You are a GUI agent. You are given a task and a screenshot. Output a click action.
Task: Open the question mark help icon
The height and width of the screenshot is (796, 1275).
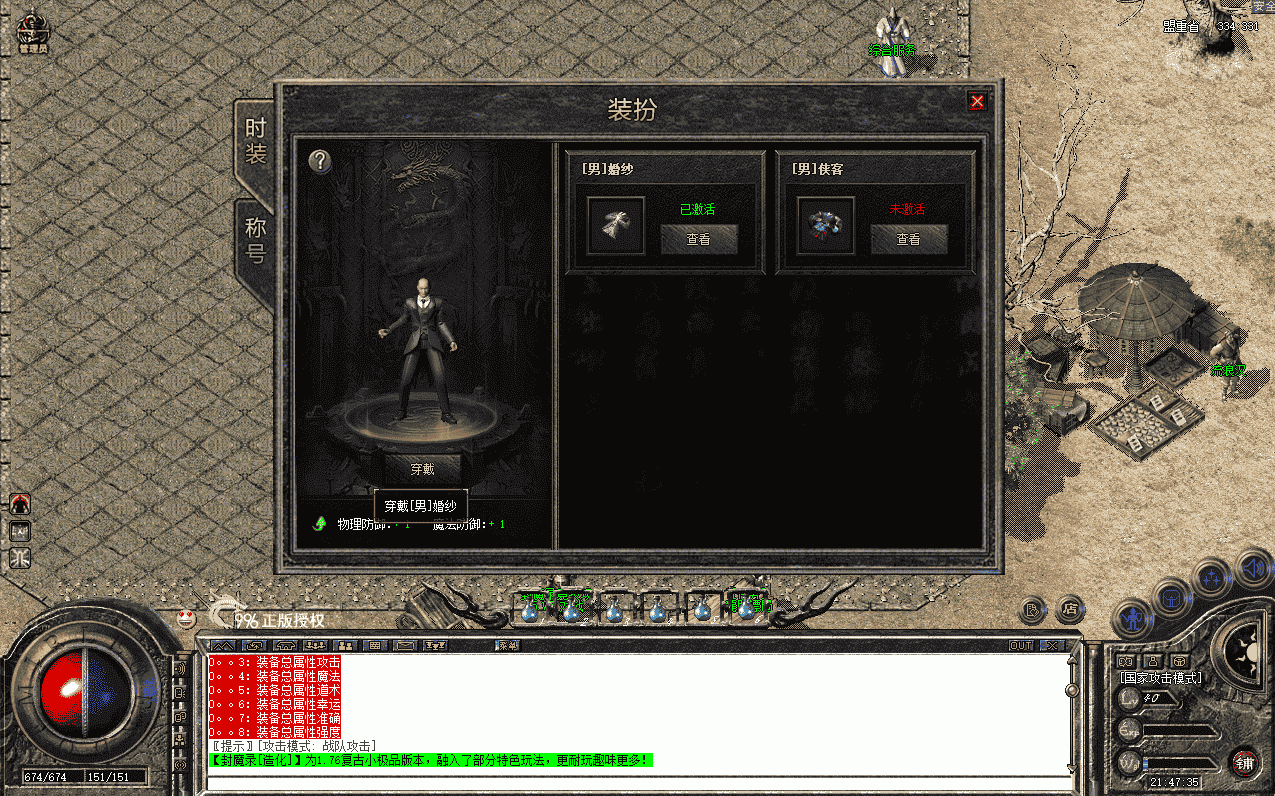coord(319,161)
